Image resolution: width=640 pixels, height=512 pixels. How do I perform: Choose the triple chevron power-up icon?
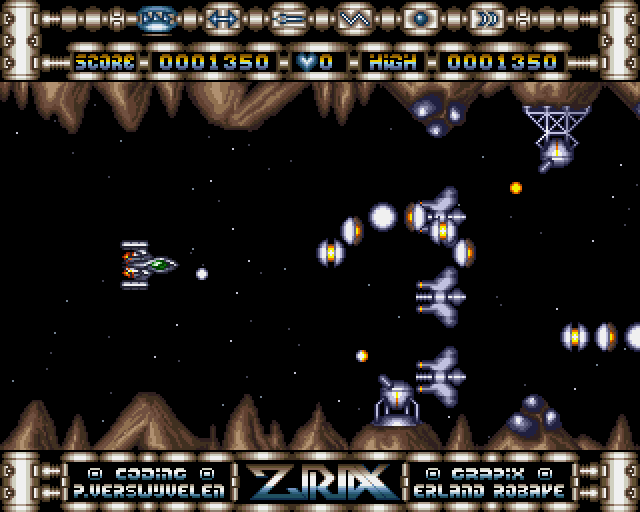coord(486,18)
